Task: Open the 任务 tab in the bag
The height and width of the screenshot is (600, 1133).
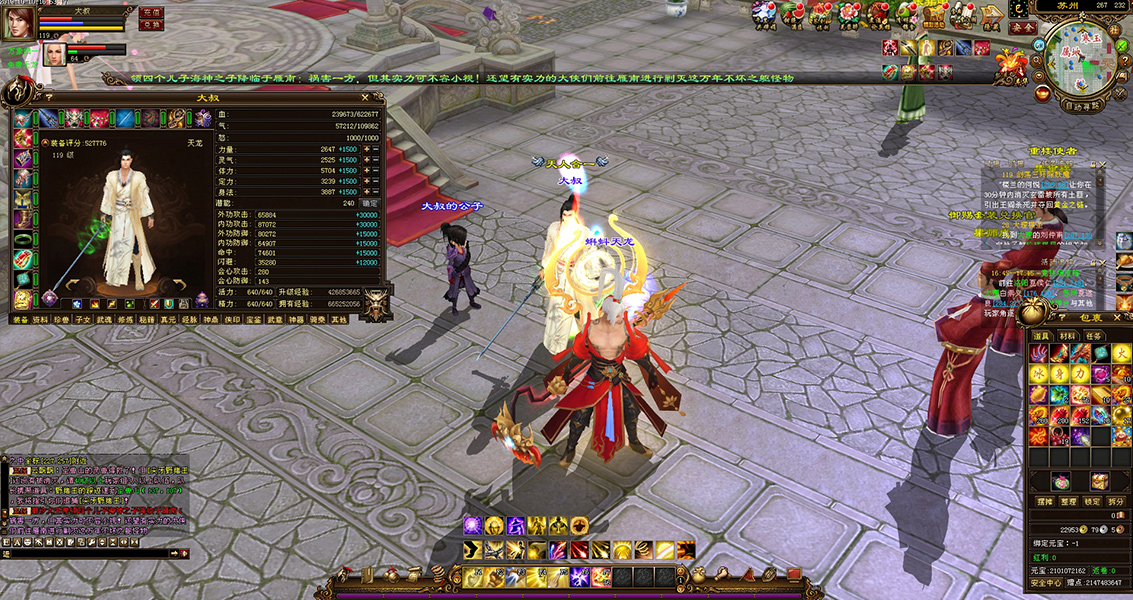Action: tap(1094, 336)
